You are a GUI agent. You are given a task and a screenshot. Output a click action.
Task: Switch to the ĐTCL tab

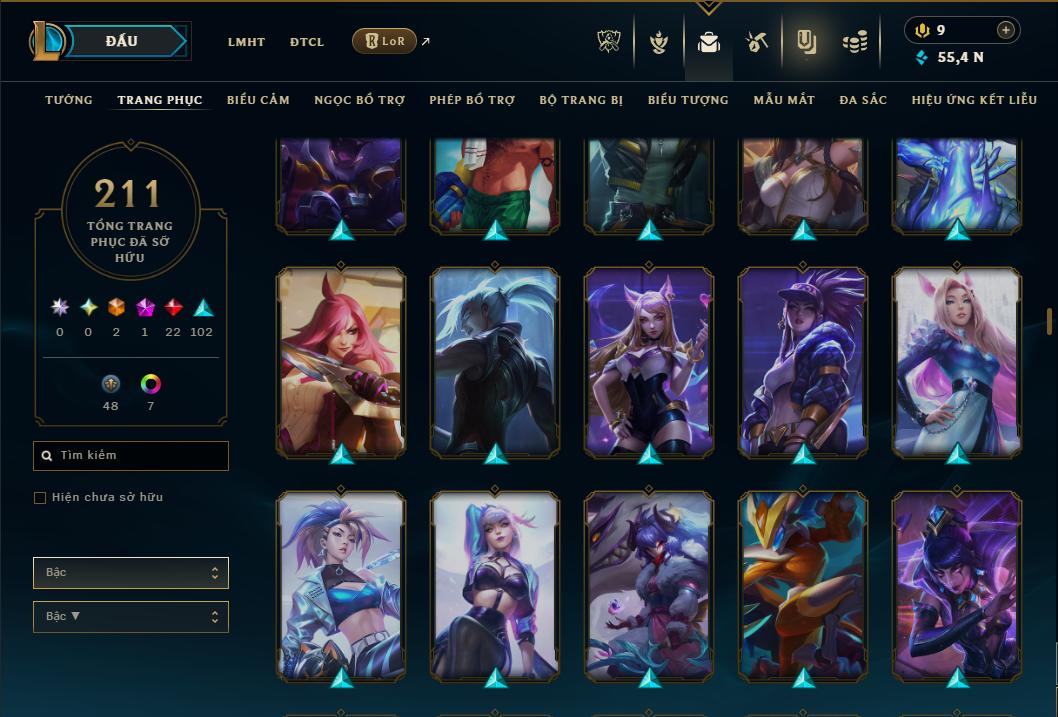point(306,42)
